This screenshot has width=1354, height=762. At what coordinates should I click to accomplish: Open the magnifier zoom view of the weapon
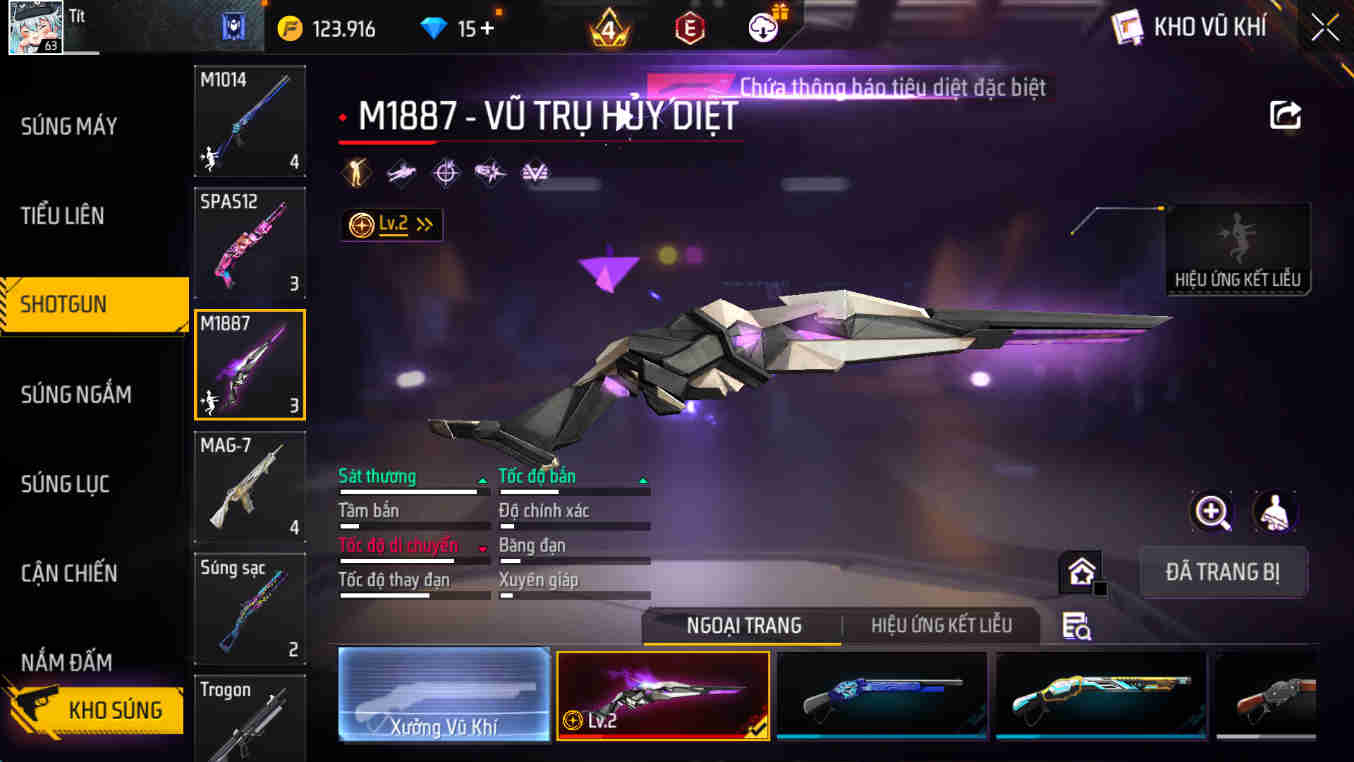click(x=1212, y=511)
